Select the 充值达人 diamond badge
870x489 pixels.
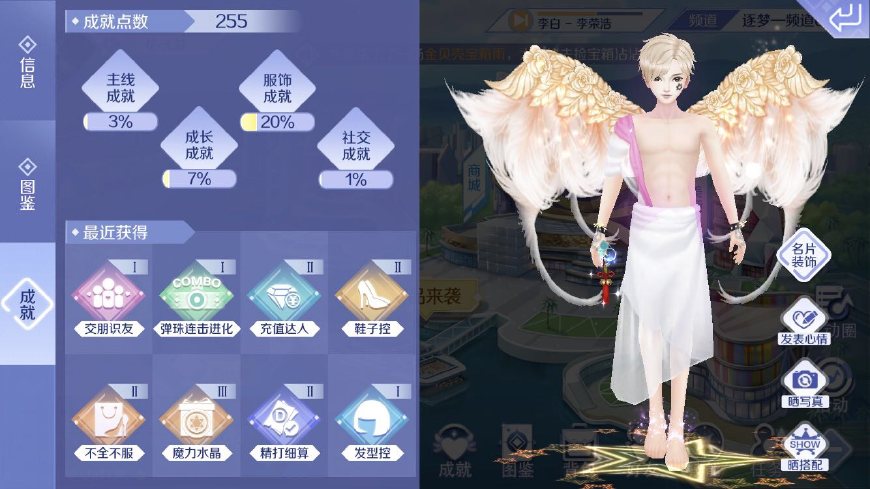click(284, 297)
